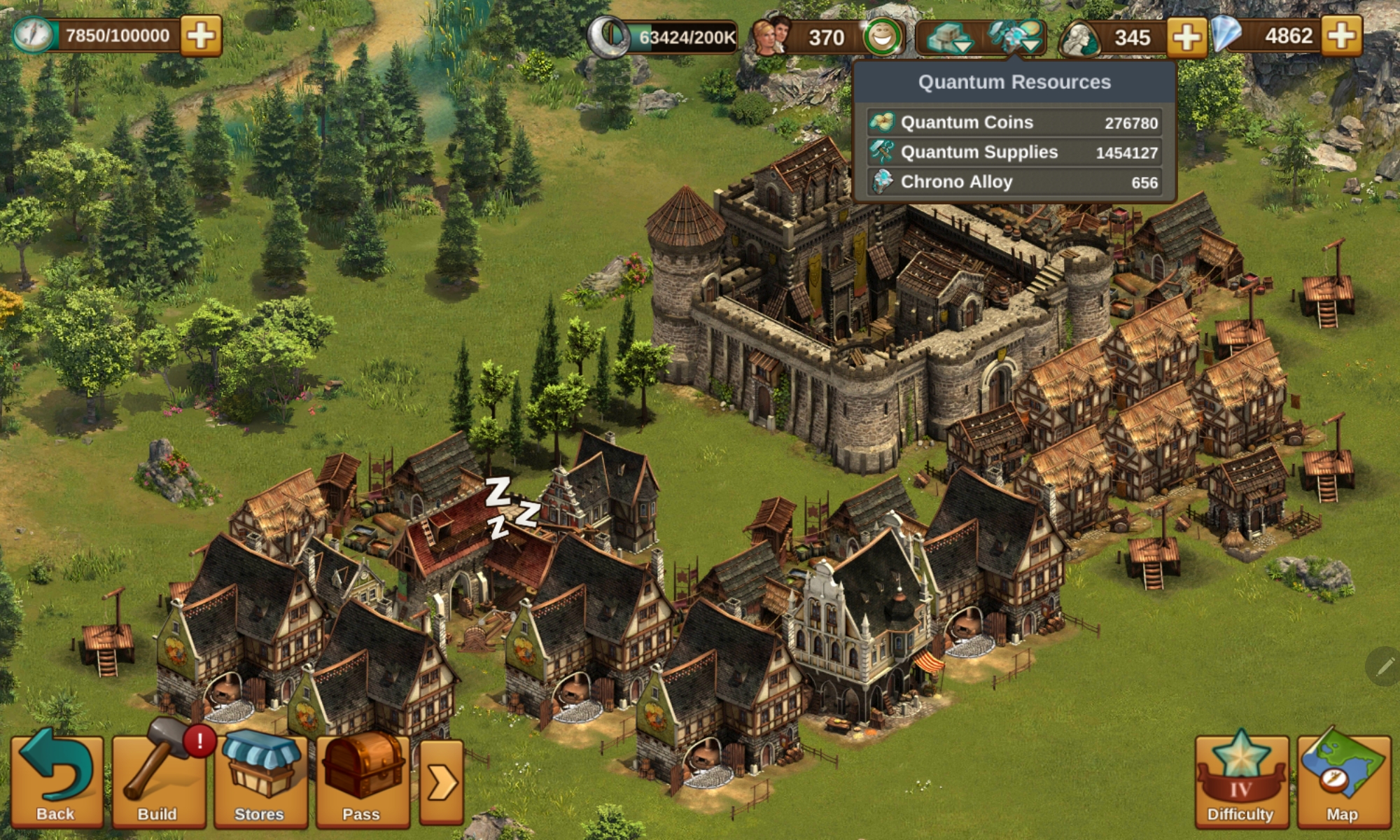The image size is (1400, 840).
Task: Open the Build menu
Action: 158,780
